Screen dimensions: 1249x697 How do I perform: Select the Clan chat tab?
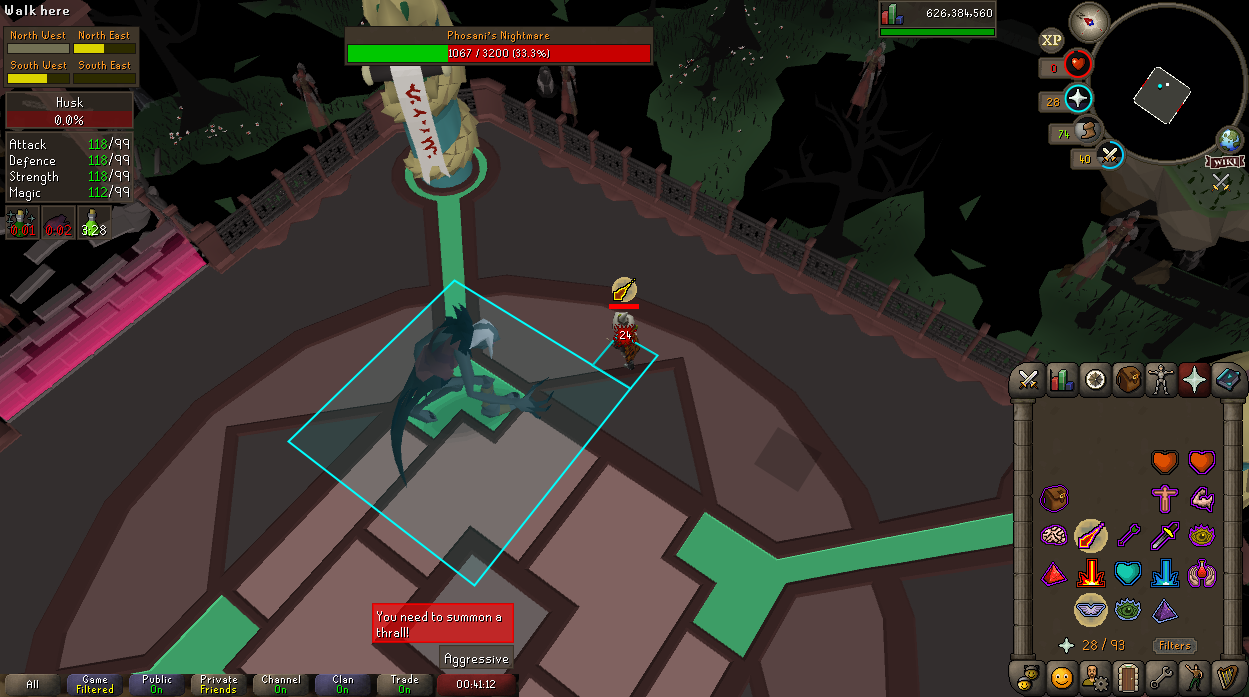coord(343,685)
